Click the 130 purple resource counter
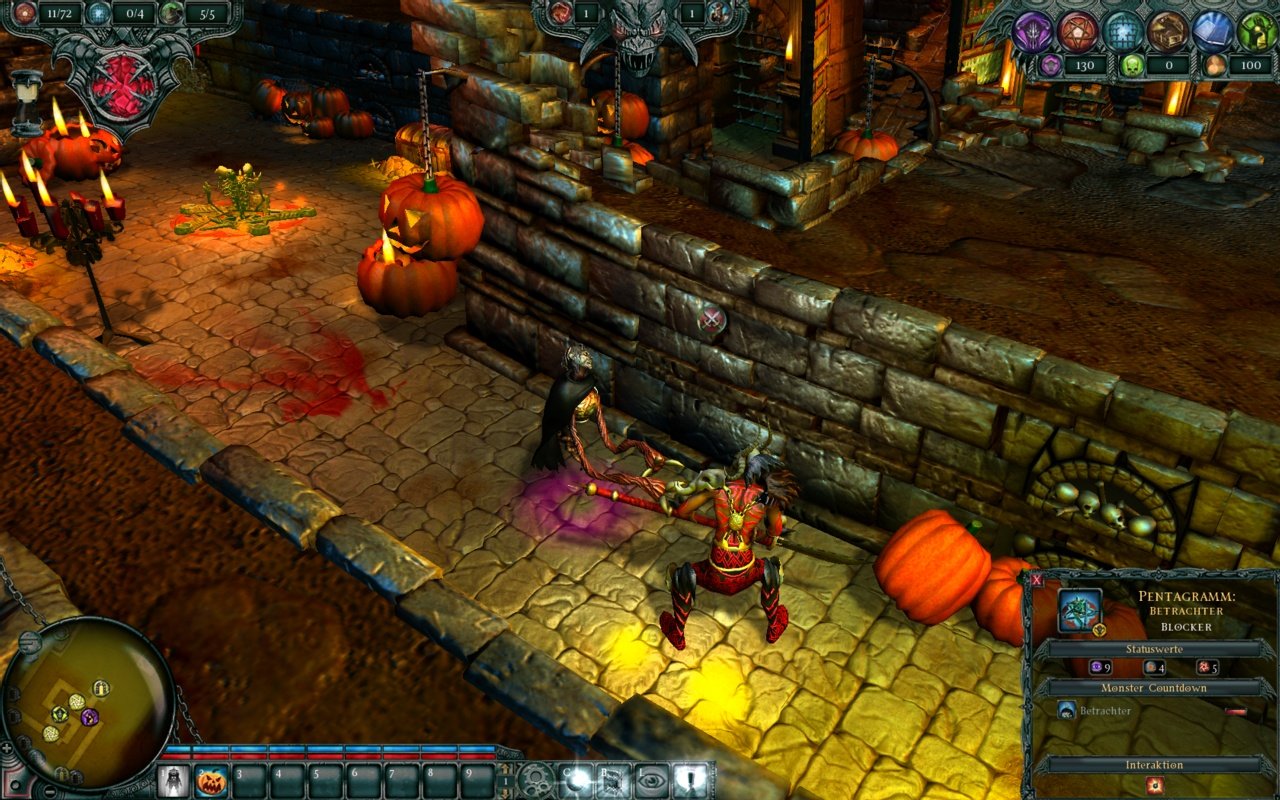Screen dimensions: 1280x800 [1087, 65]
